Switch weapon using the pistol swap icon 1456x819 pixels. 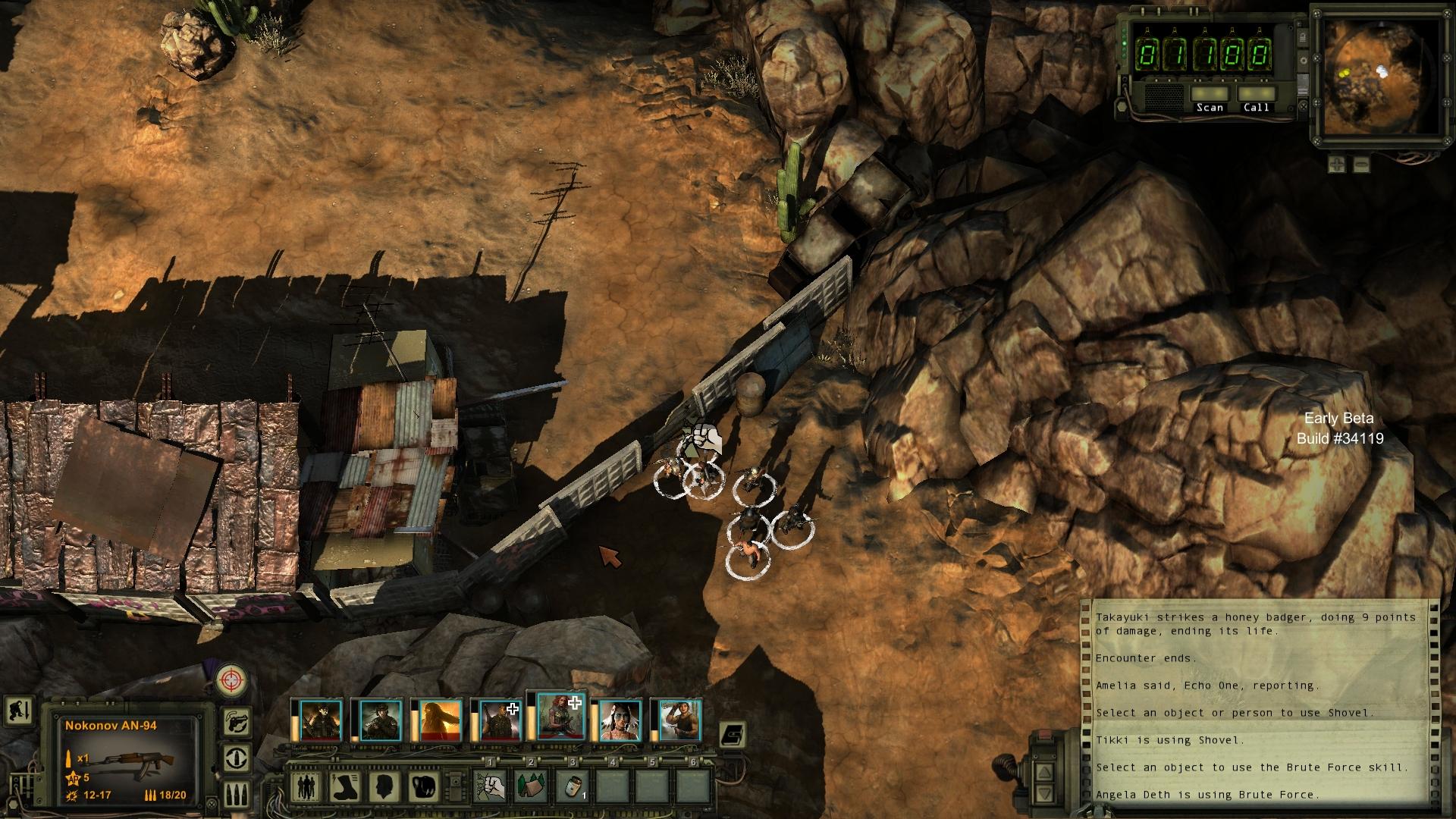tap(238, 721)
